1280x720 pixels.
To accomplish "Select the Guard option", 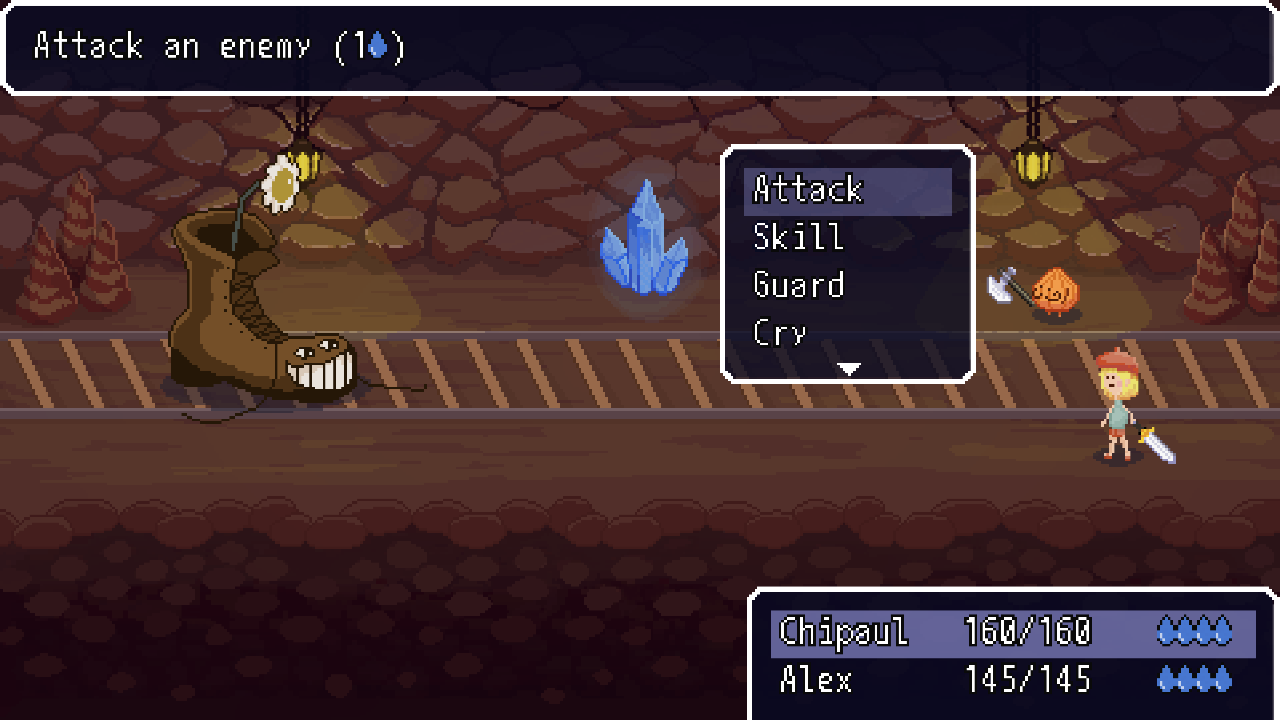I will [x=798, y=285].
